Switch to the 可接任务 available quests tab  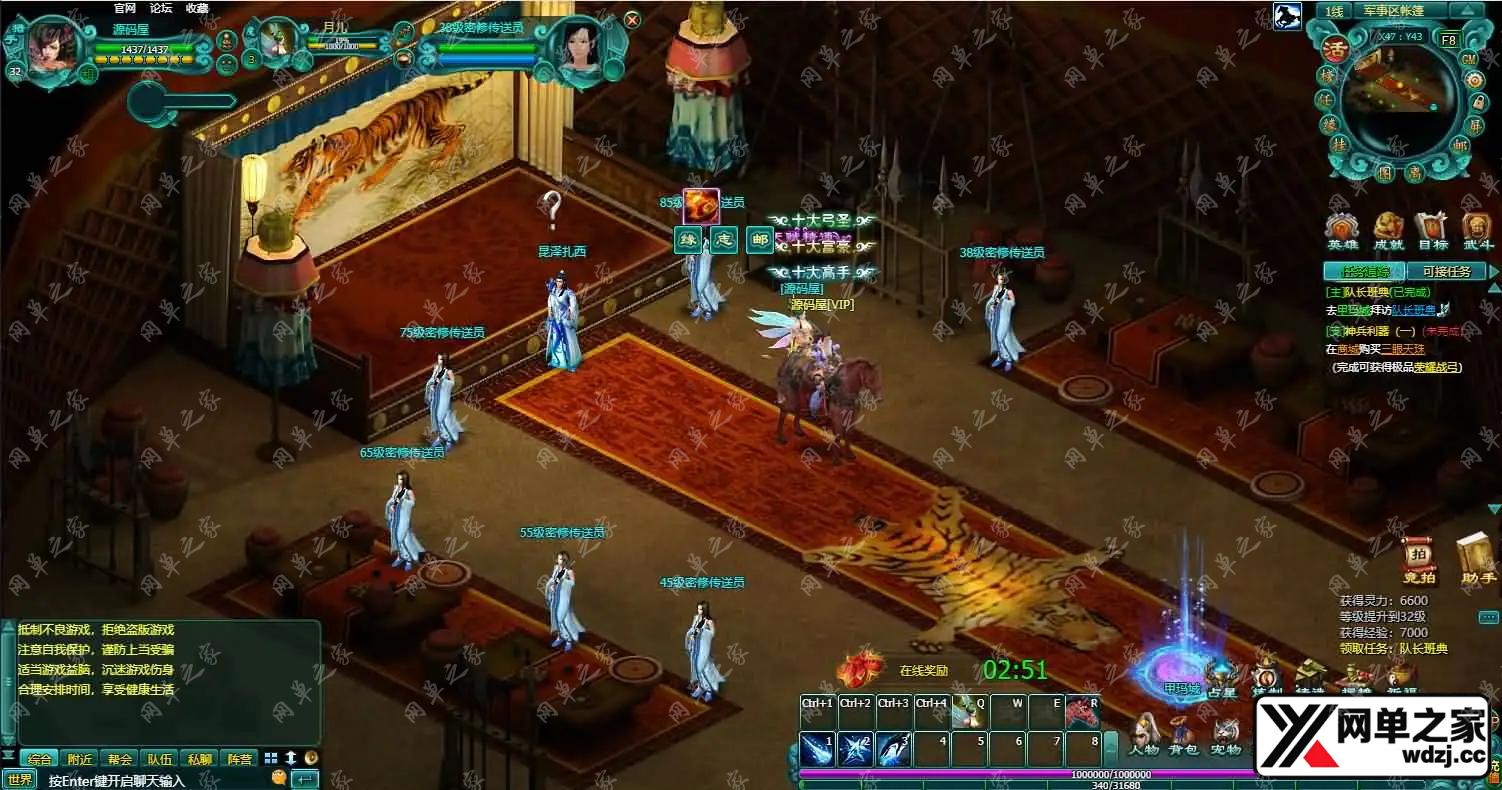tap(1446, 271)
